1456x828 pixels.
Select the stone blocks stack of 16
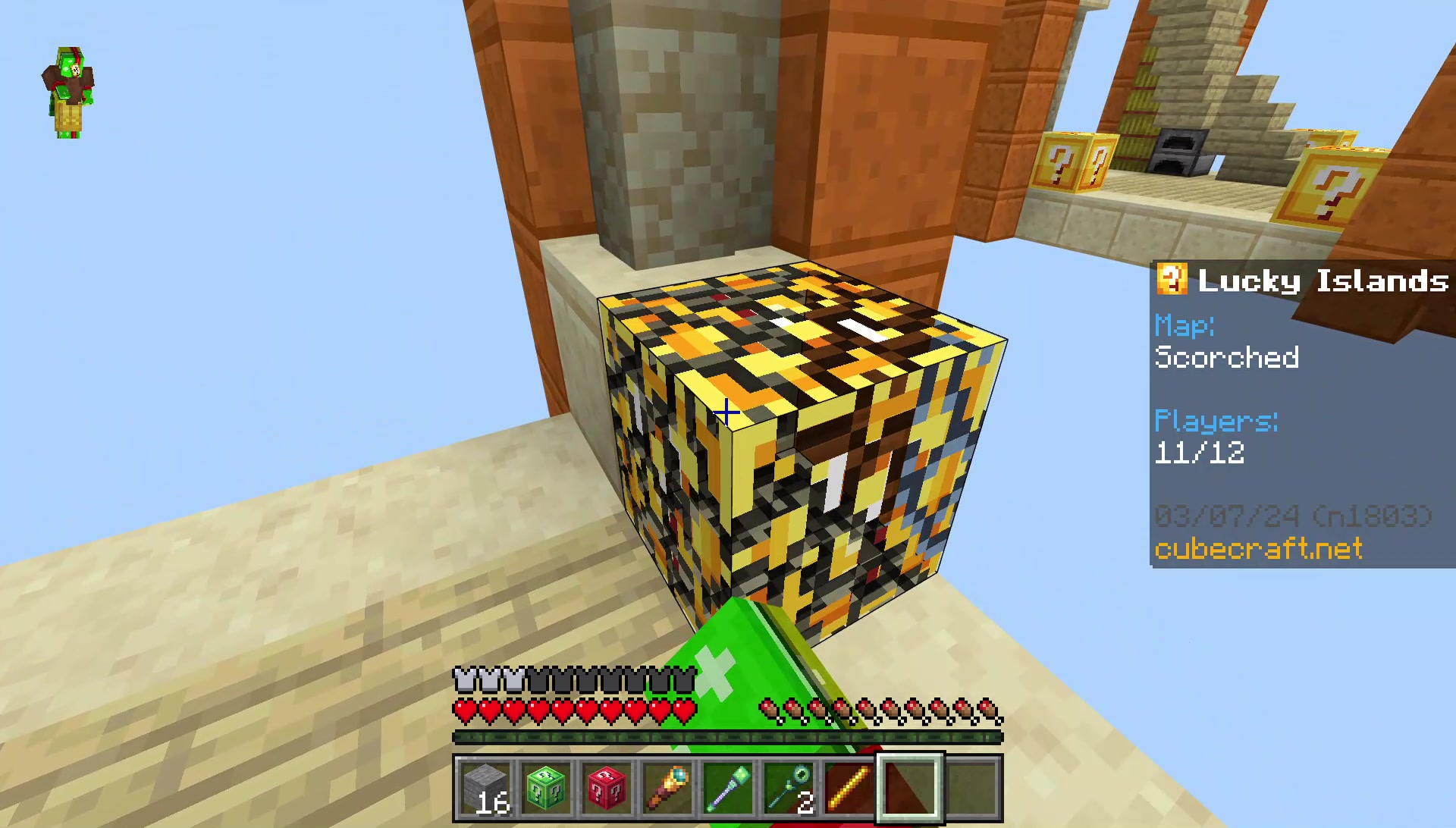(485, 789)
